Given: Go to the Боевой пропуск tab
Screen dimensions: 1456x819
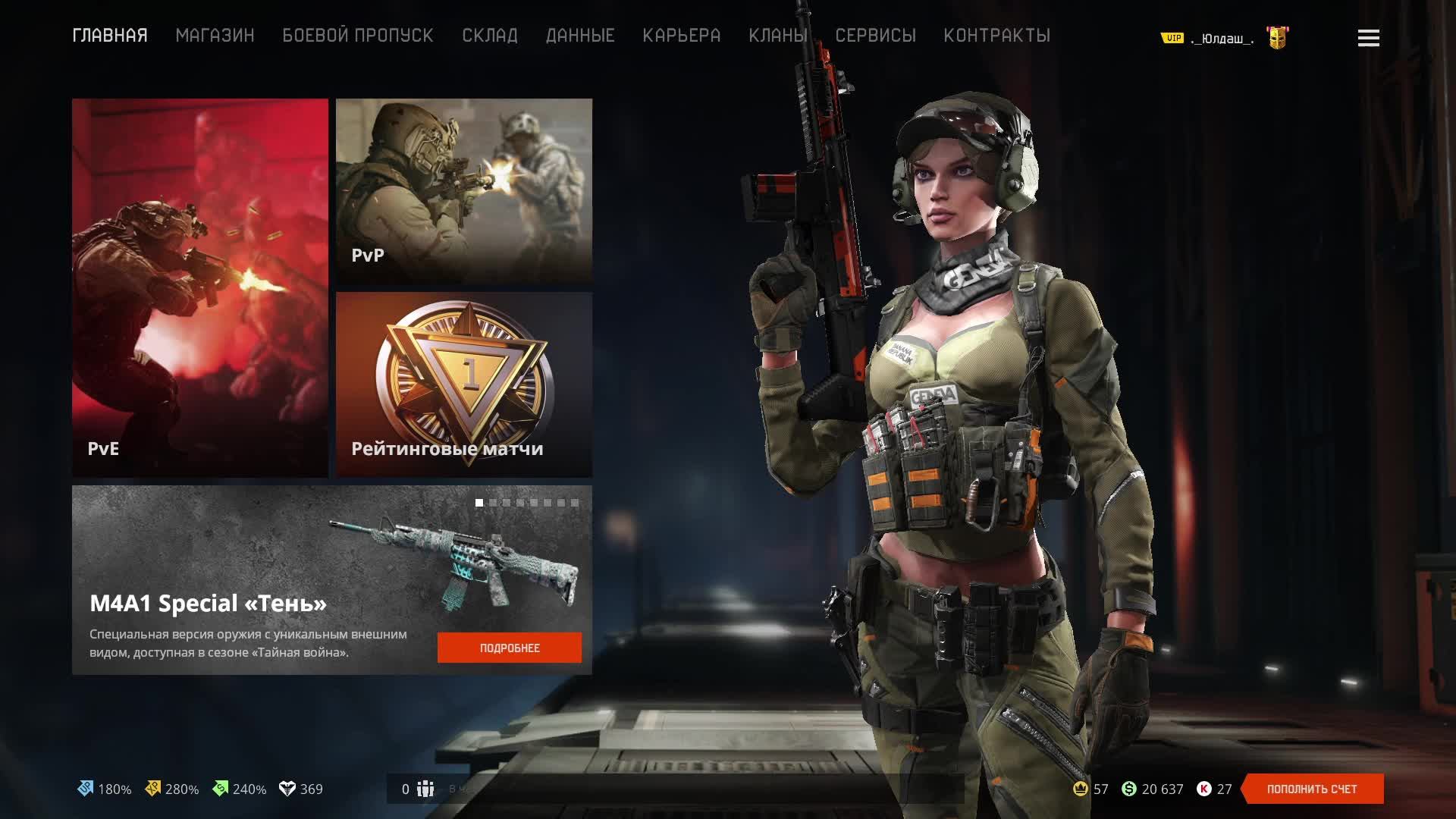Looking at the screenshot, I should [x=358, y=36].
